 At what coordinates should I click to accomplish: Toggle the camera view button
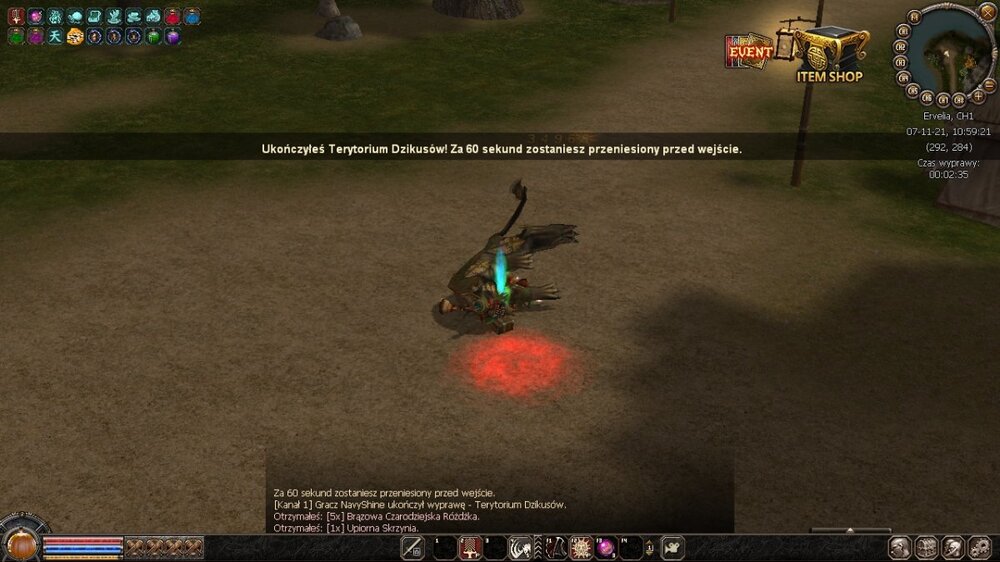(673, 547)
